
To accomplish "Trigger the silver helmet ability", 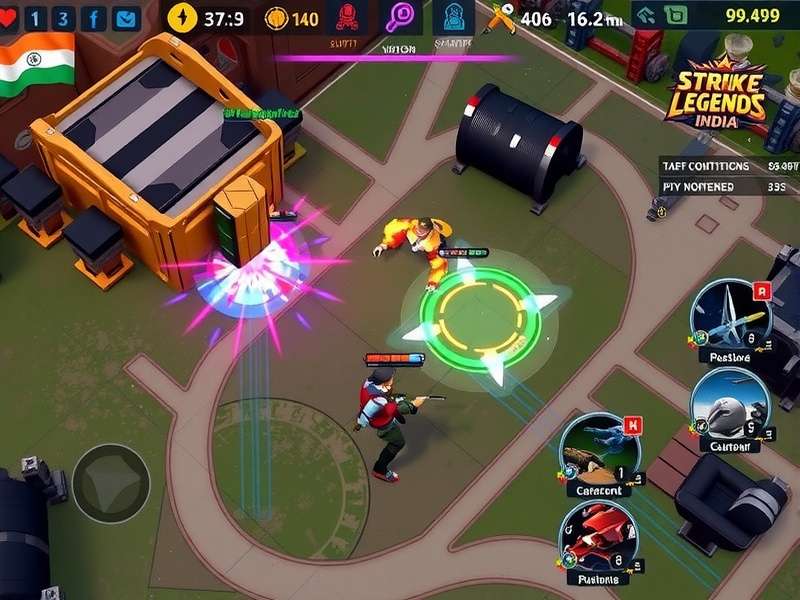I will tap(728, 404).
